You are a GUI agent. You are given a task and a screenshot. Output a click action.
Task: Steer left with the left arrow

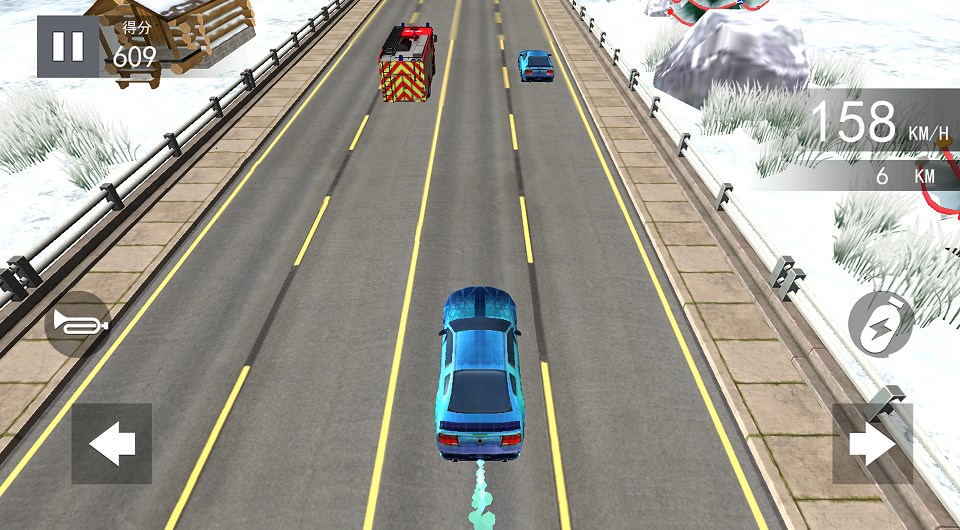112,444
